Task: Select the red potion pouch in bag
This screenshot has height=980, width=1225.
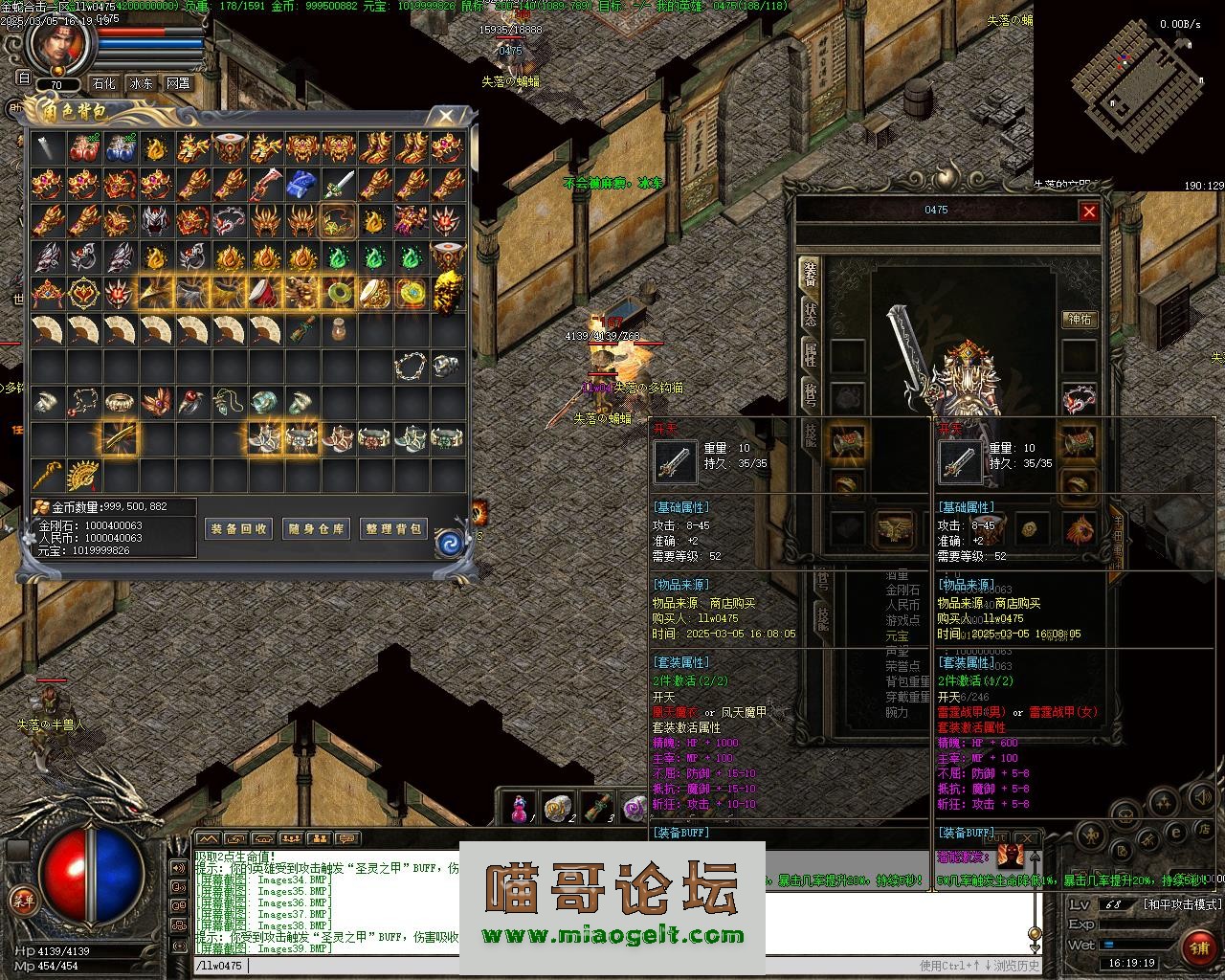Action: pyautogui.click(x=84, y=148)
